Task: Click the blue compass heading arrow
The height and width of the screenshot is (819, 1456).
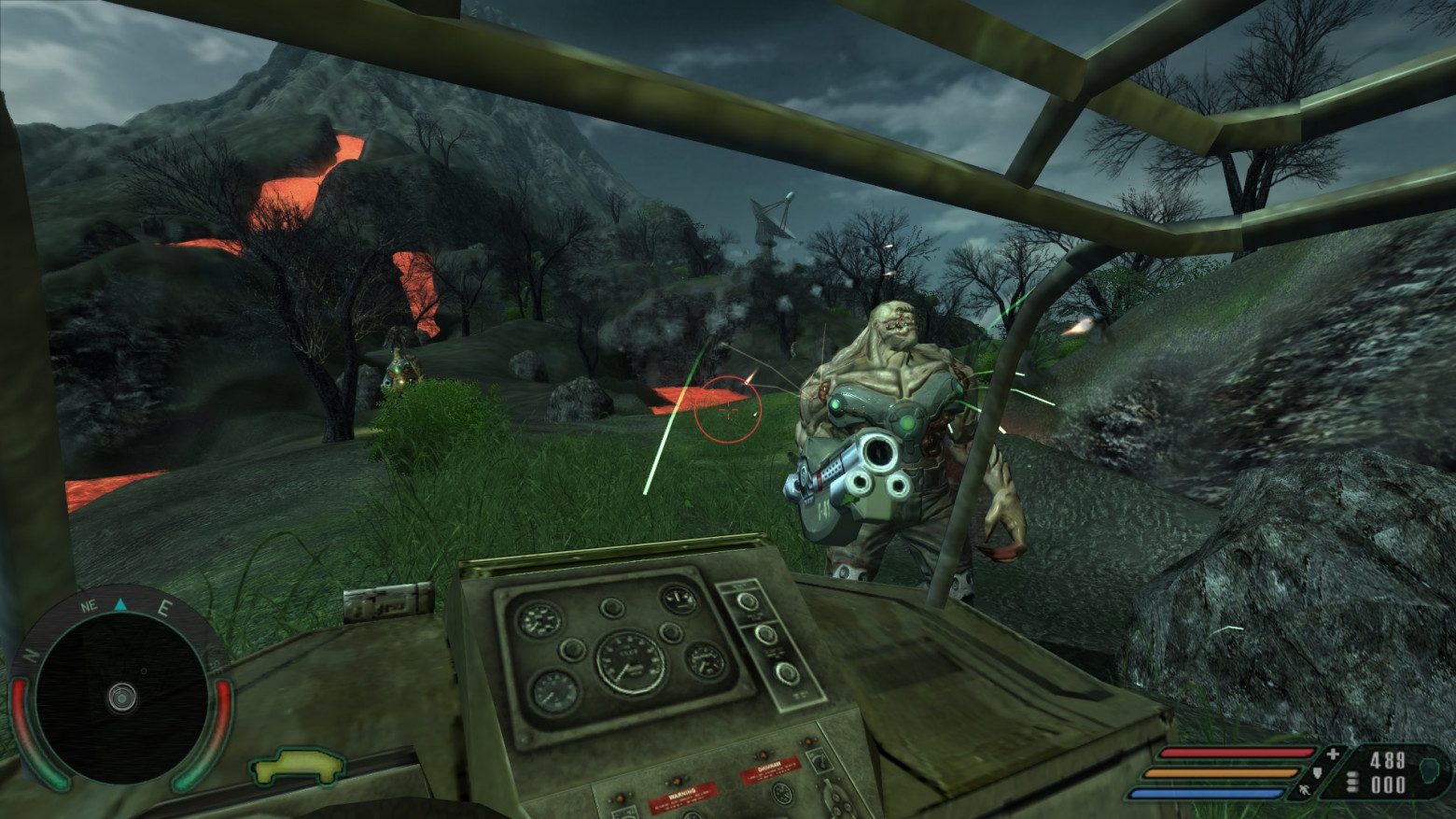Action: point(120,605)
